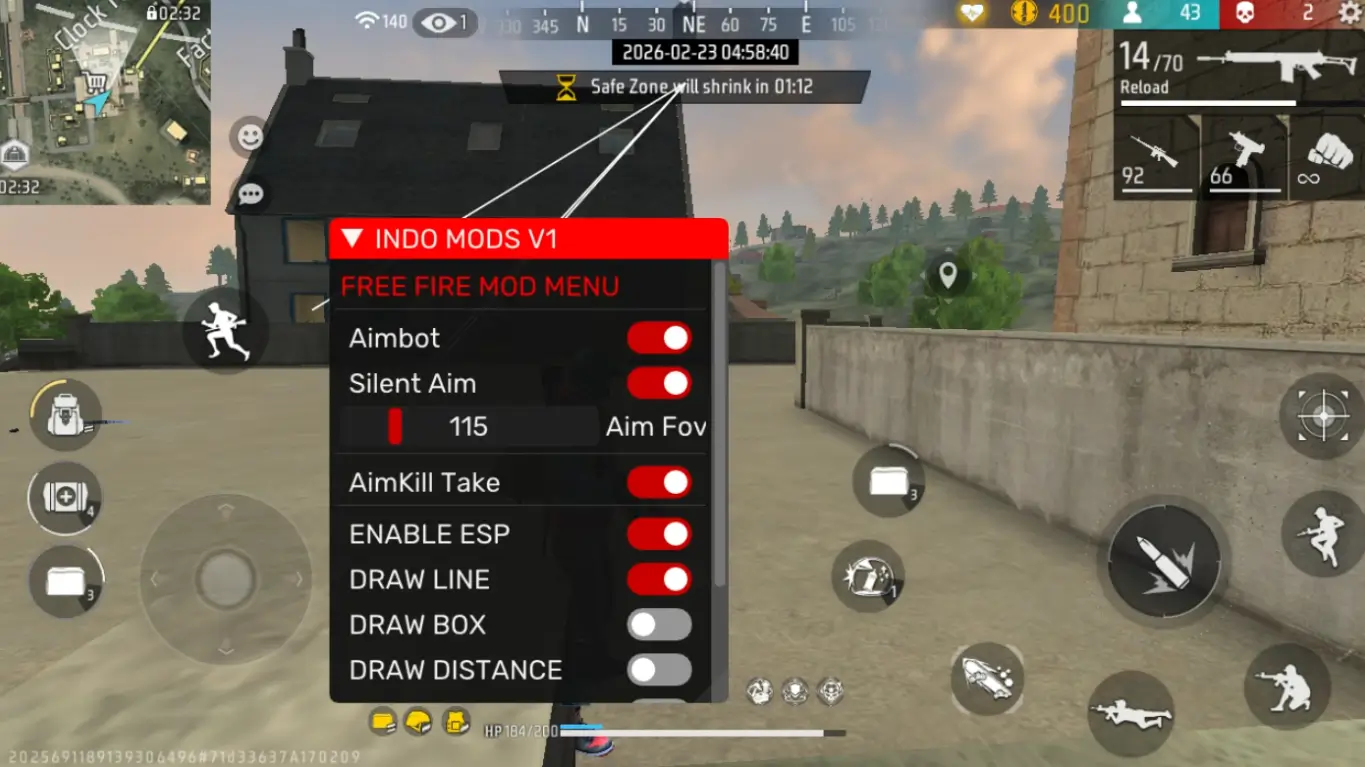The image size is (1365, 767).
Task: Collapse the INDO MODS V1 menu
Action: coord(352,238)
